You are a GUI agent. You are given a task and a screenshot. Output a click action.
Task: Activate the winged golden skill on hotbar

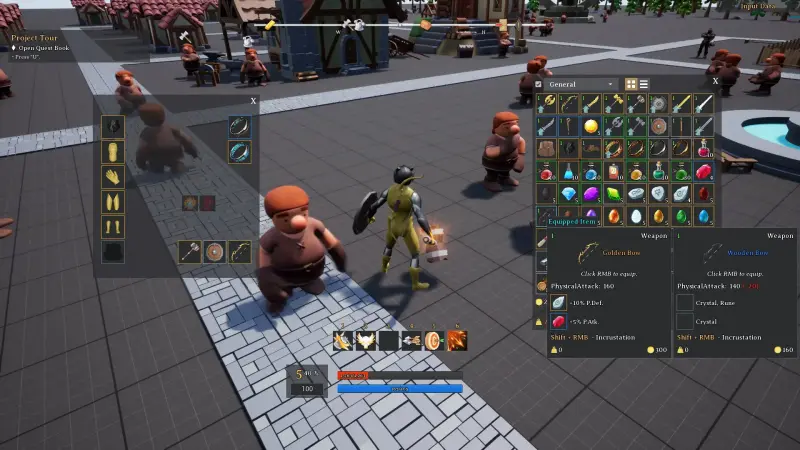tap(366, 341)
